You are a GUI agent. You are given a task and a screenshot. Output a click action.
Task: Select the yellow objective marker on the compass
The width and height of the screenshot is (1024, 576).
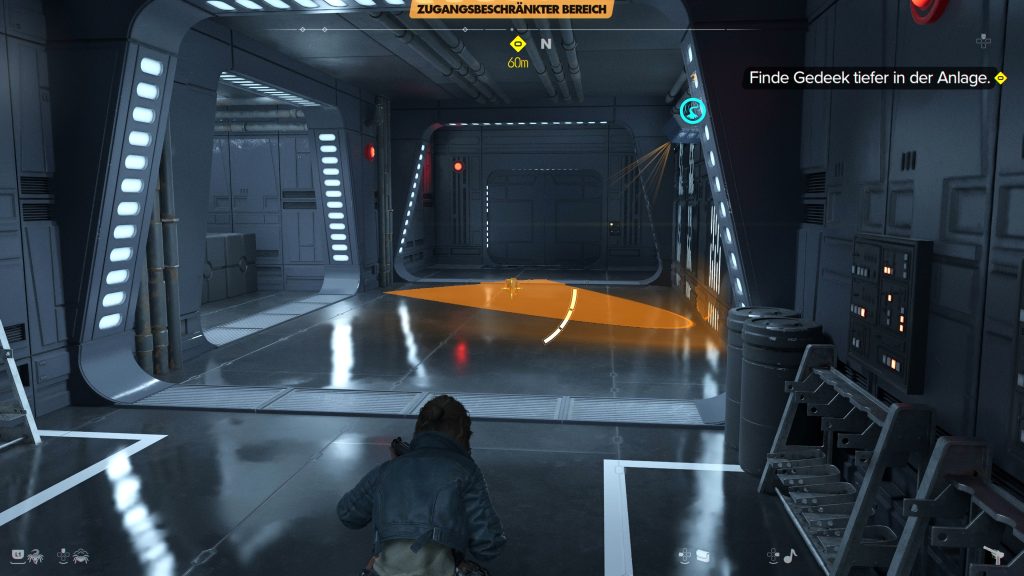(518, 44)
